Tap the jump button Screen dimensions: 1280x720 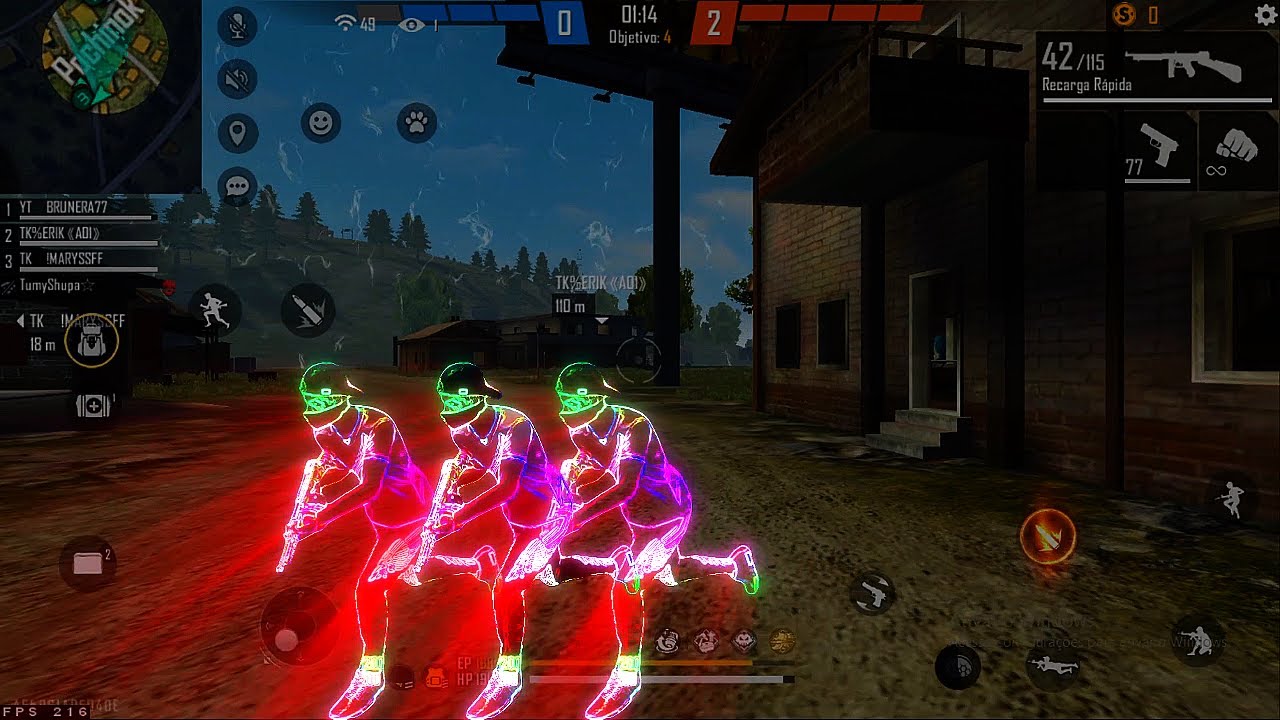click(1232, 498)
